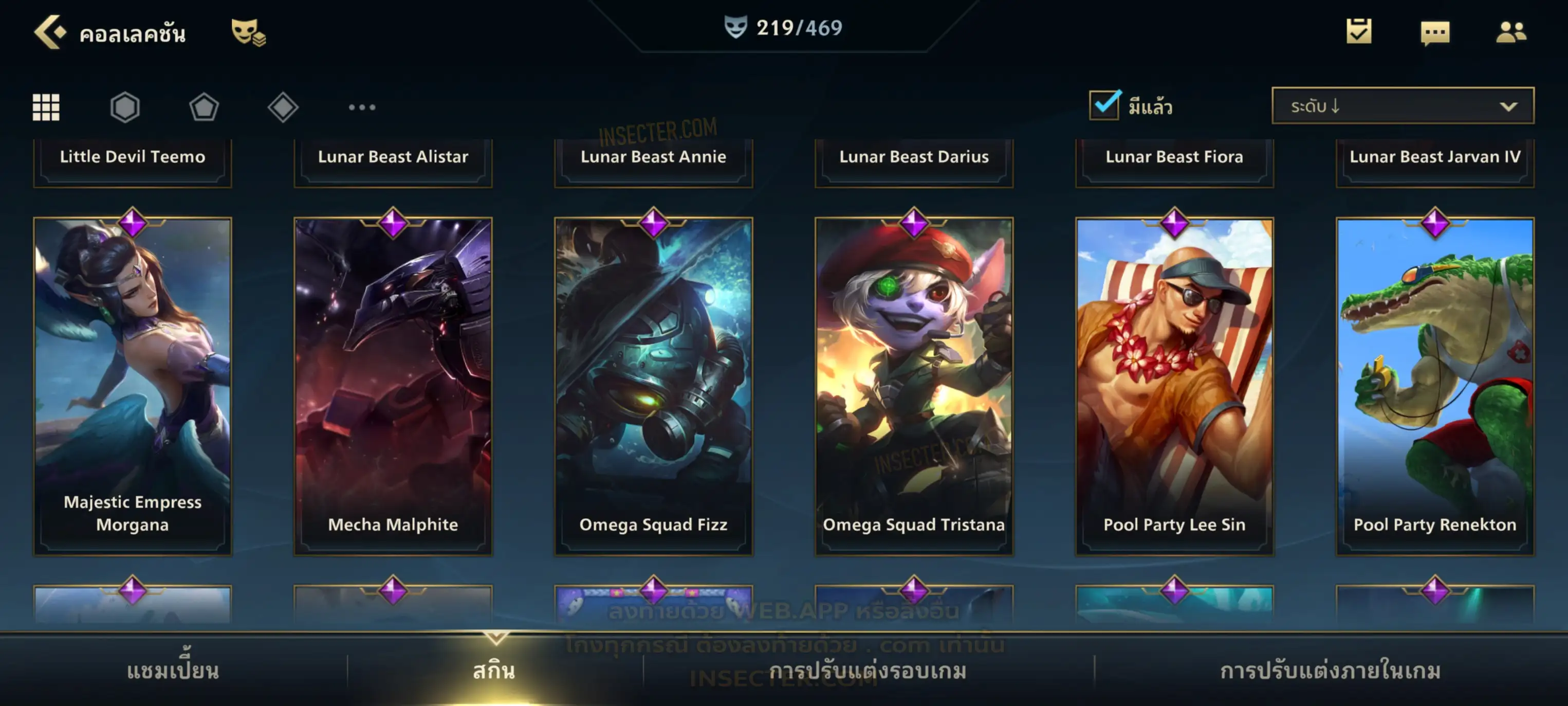Open the friends list icon

point(1511,32)
